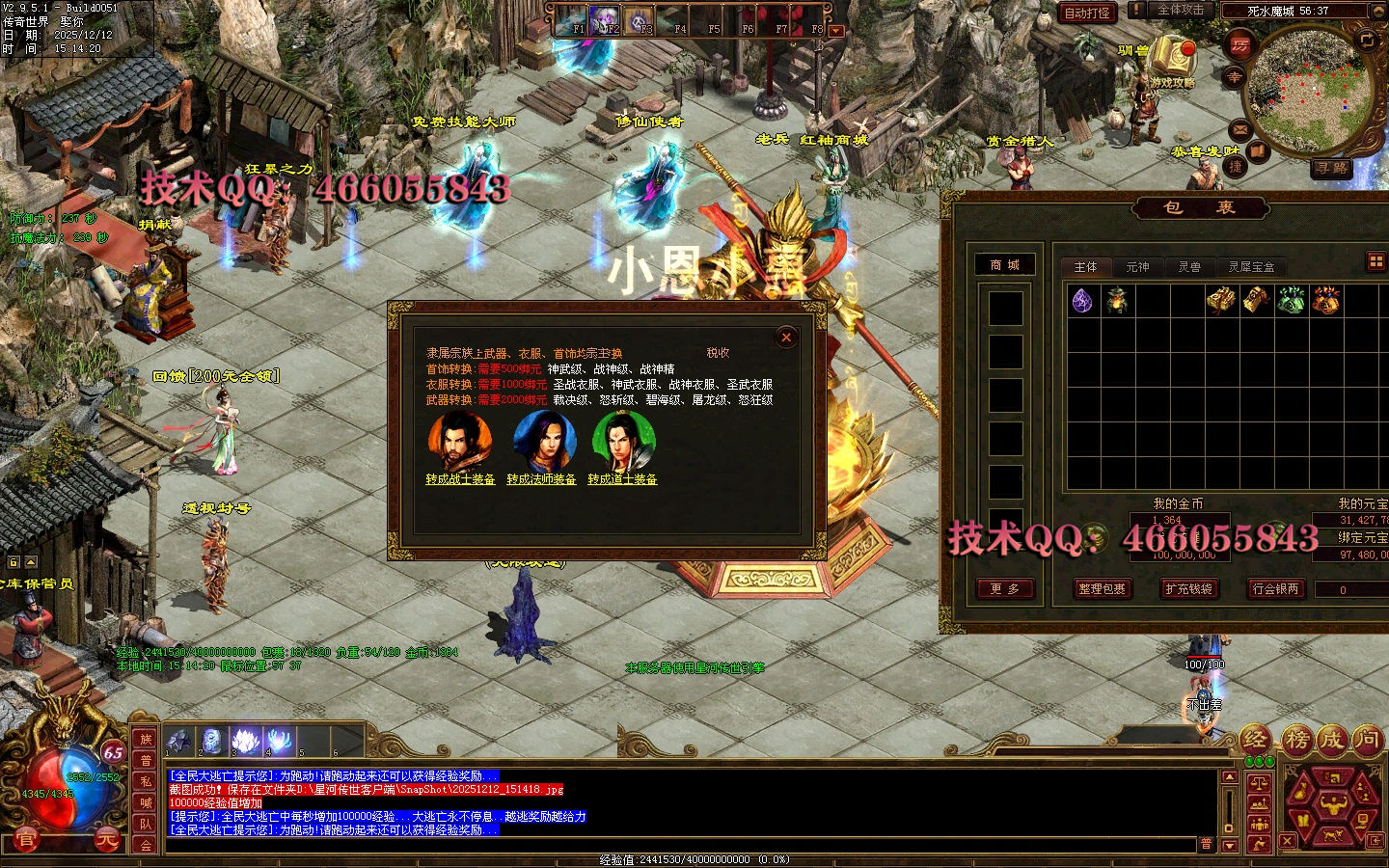
Task: Select the purple teardrop gem in the bag
Action: 1082,301
